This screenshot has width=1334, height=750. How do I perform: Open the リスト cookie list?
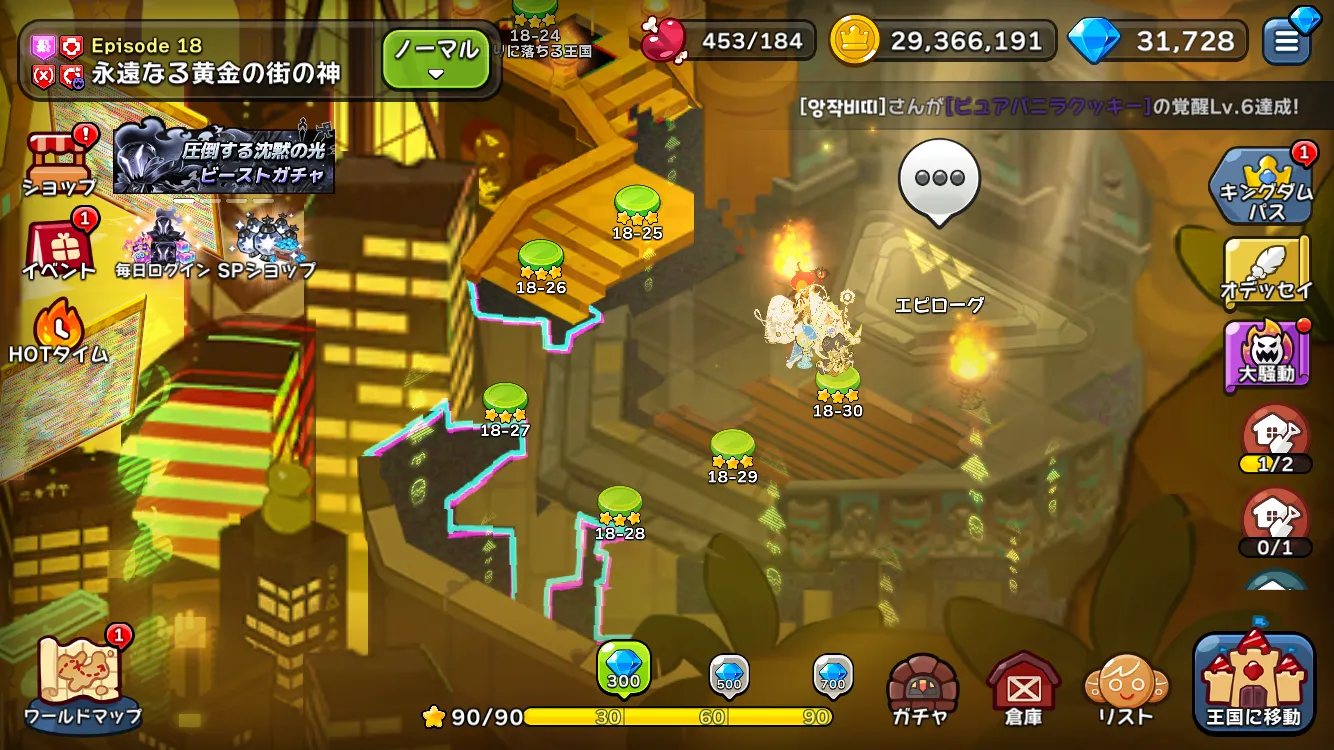click(x=1126, y=688)
